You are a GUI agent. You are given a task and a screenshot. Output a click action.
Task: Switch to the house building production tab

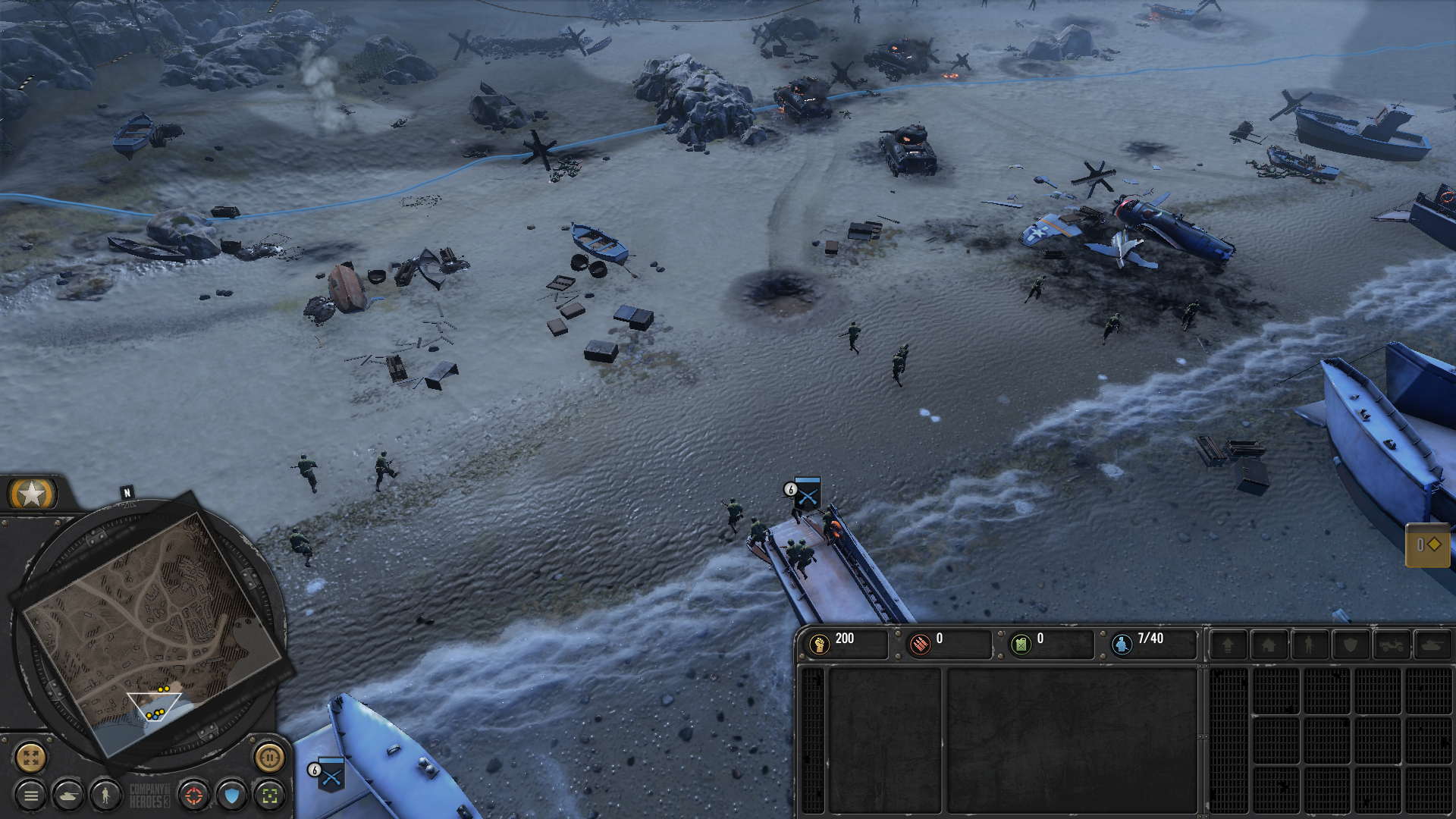click(x=1268, y=645)
